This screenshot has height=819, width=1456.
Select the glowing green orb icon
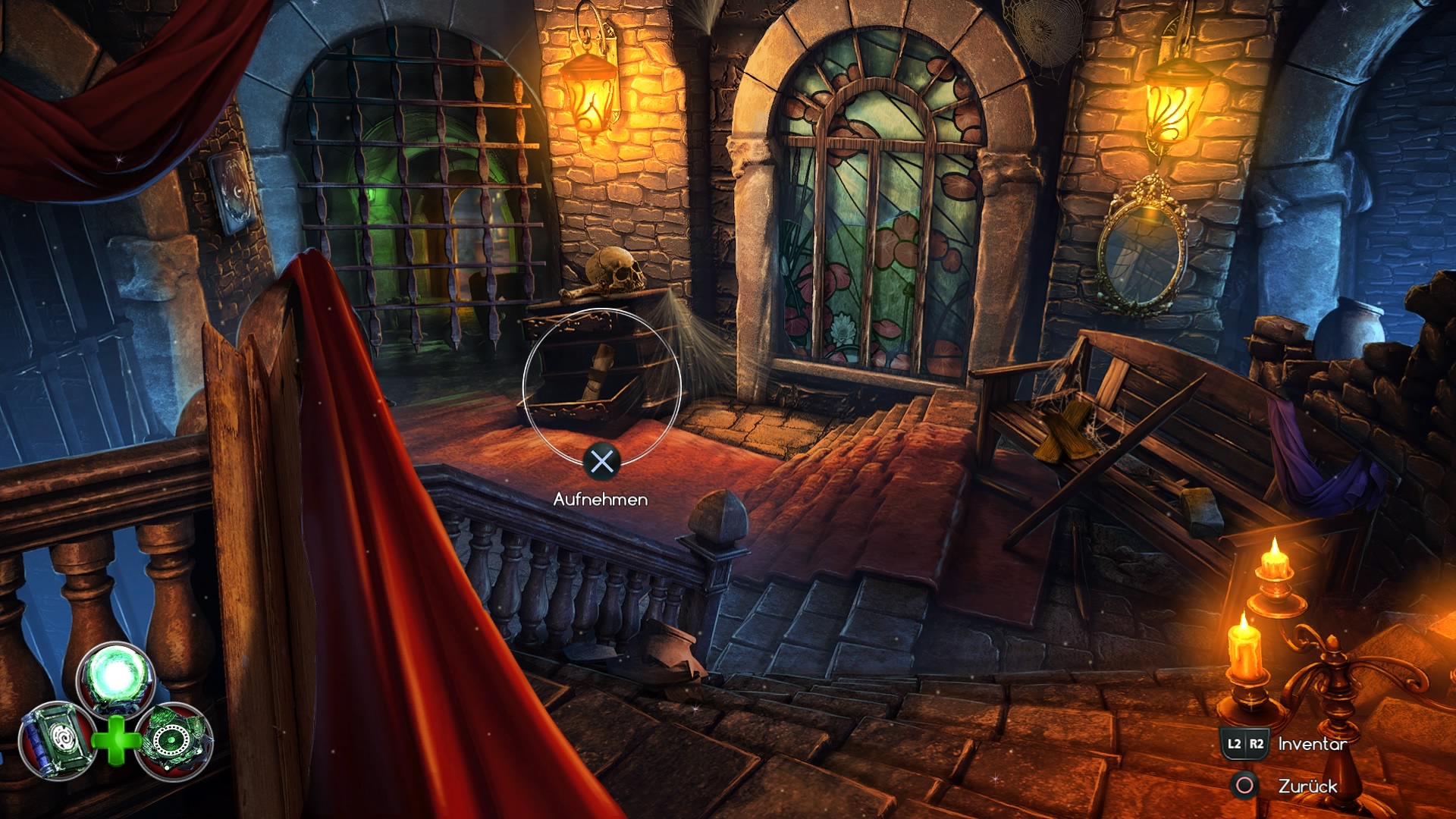[115, 677]
